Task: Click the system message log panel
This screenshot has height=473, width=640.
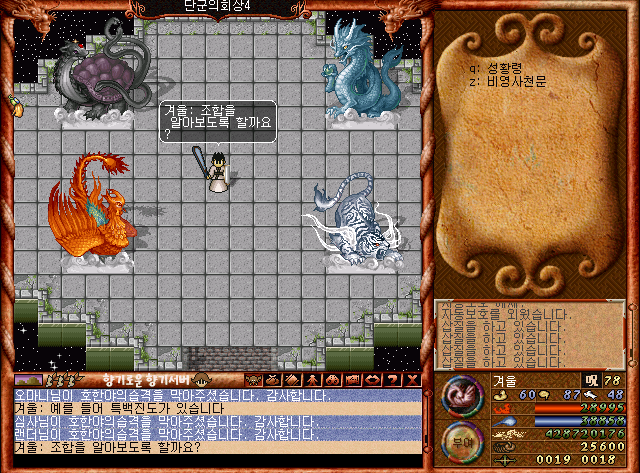Action: 535,333
